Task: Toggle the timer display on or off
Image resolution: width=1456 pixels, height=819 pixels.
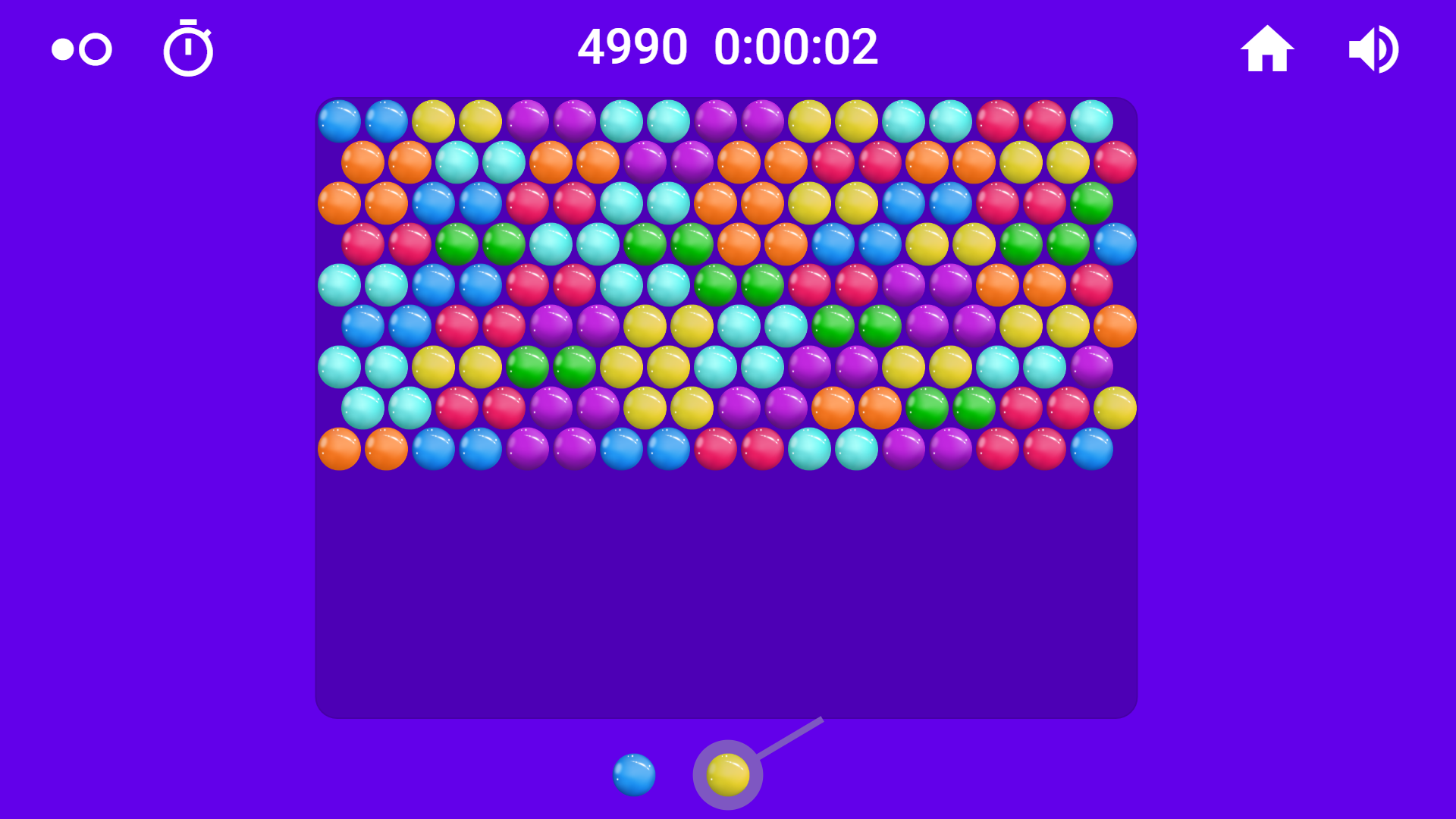Action: point(188,49)
